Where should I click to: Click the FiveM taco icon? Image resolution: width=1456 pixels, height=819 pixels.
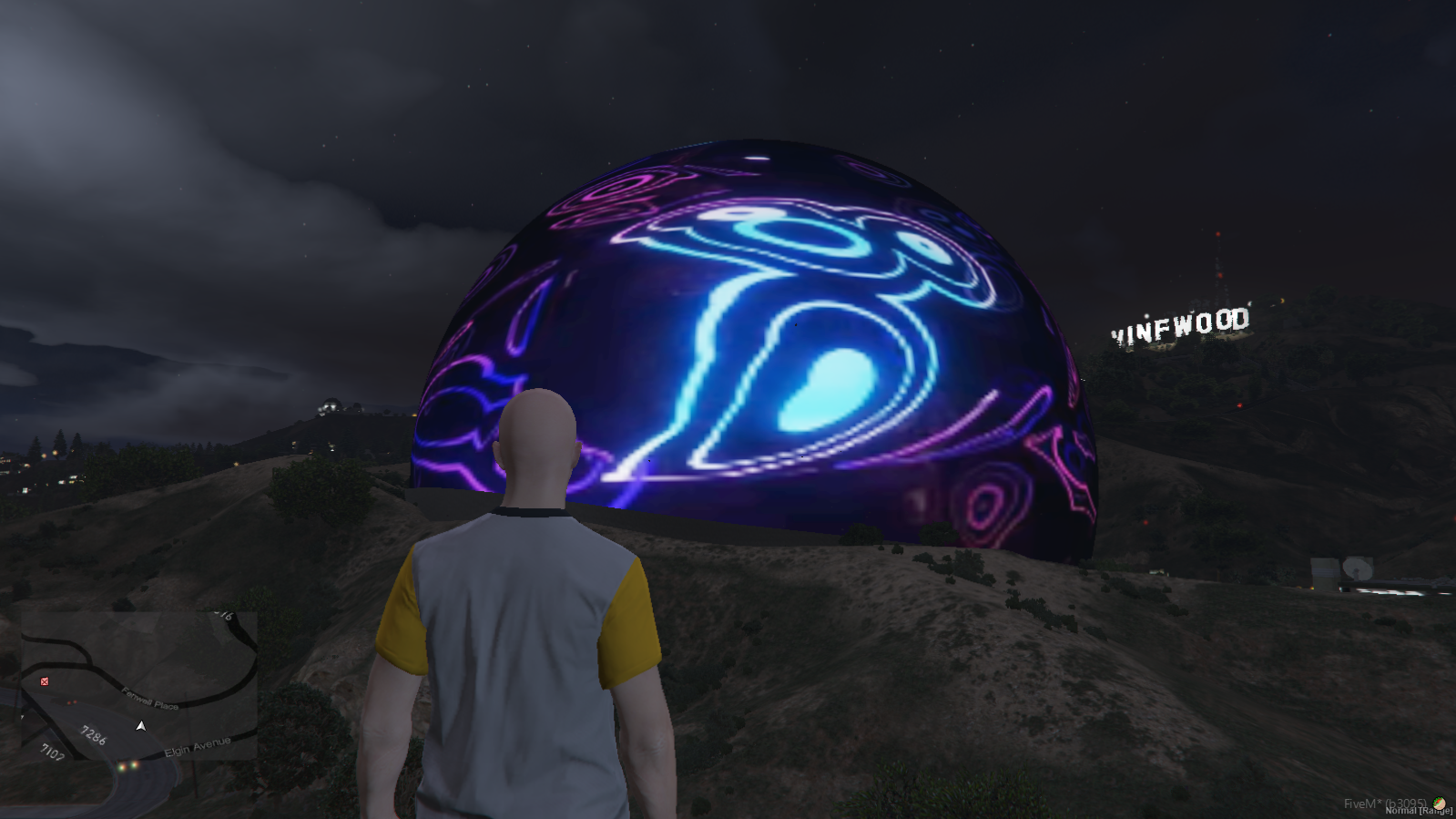(1440, 803)
